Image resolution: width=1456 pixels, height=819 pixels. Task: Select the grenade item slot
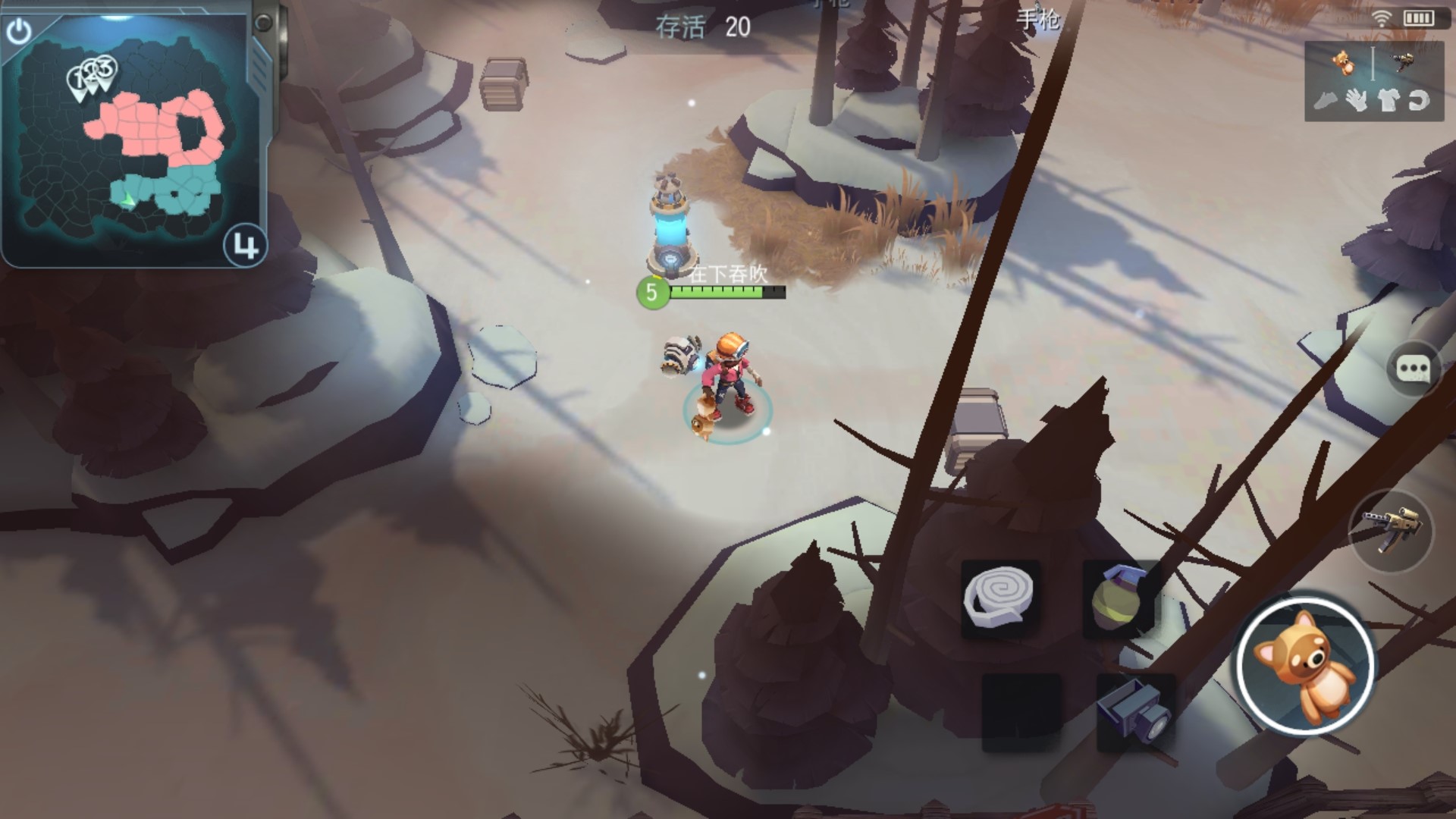click(1119, 598)
